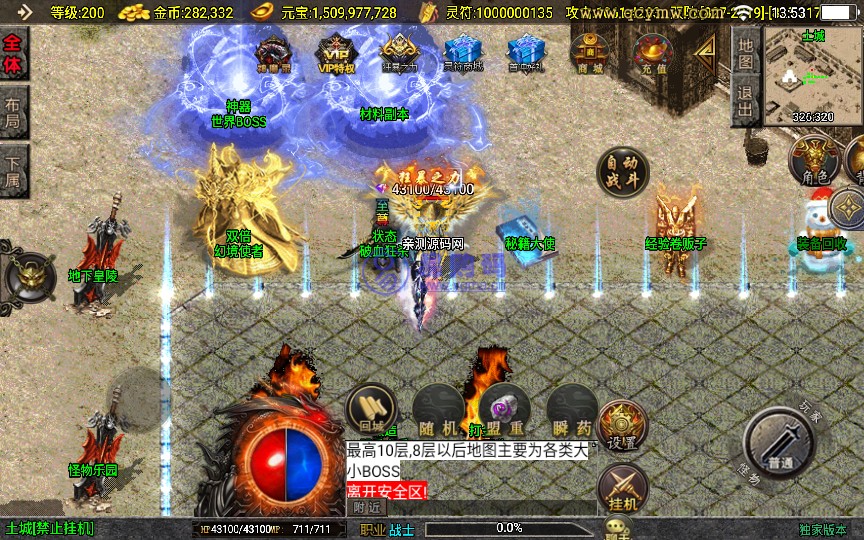864x540 pixels.
Task: Open the 设置 settings button
Action: pos(622,425)
